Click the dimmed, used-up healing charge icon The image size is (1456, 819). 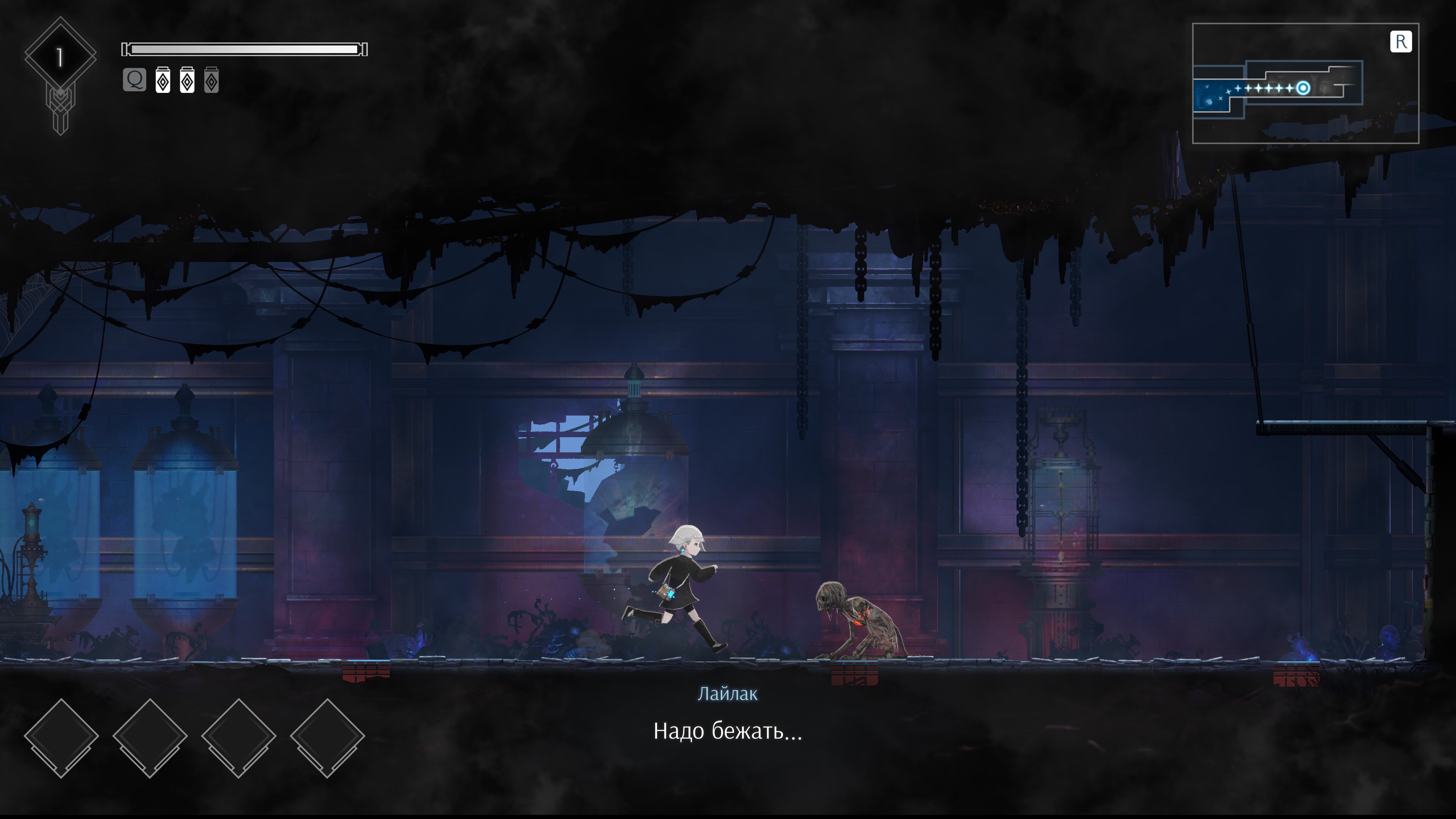212,80
